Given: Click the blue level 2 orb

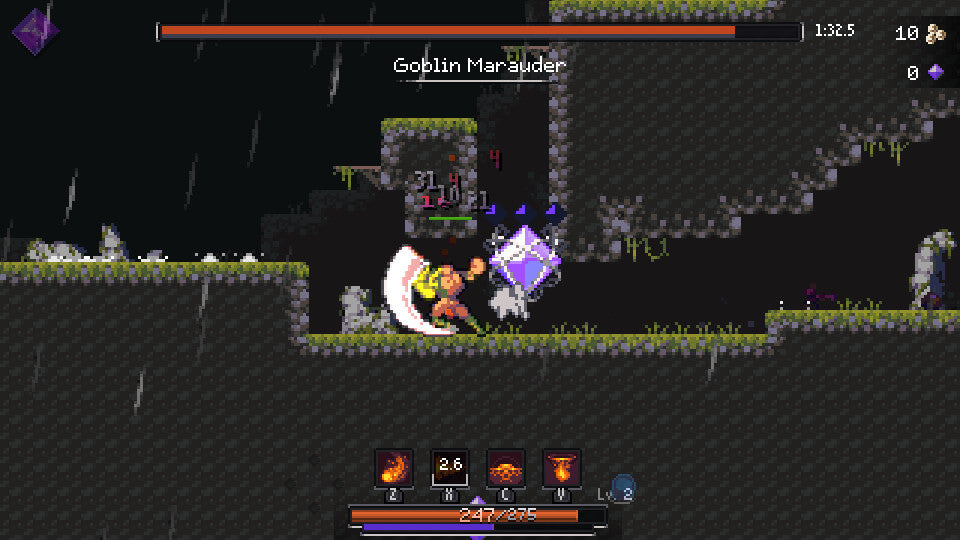Looking at the screenshot, I should click(623, 488).
